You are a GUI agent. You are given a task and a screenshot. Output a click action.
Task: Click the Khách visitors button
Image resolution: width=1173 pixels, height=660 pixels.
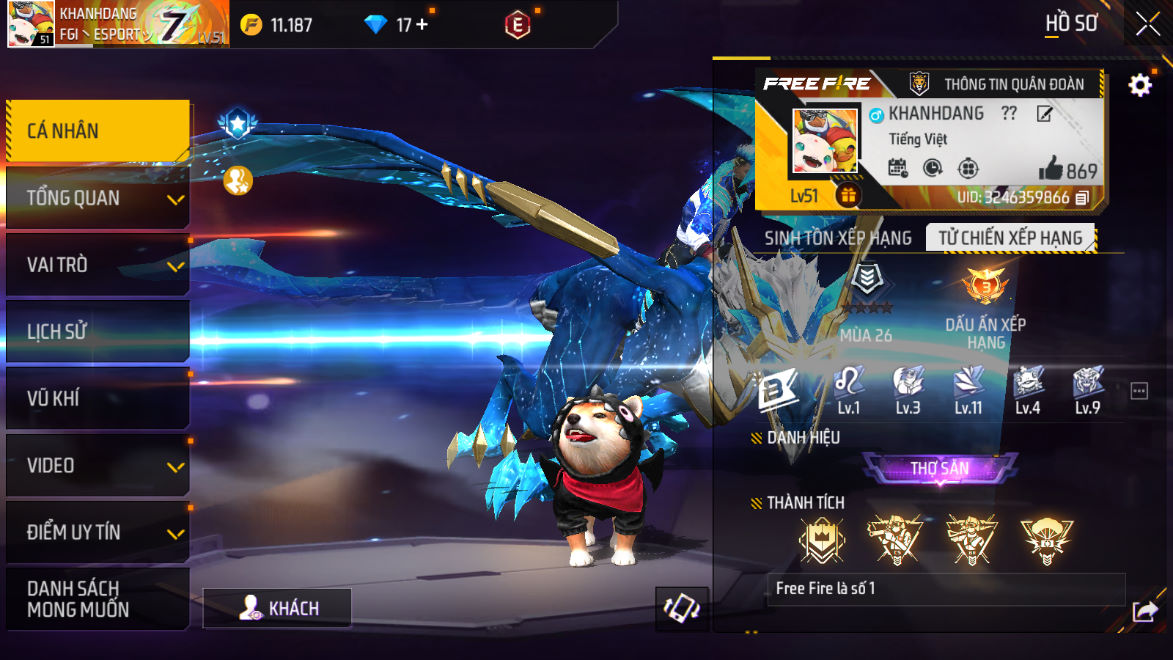pyautogui.click(x=277, y=608)
